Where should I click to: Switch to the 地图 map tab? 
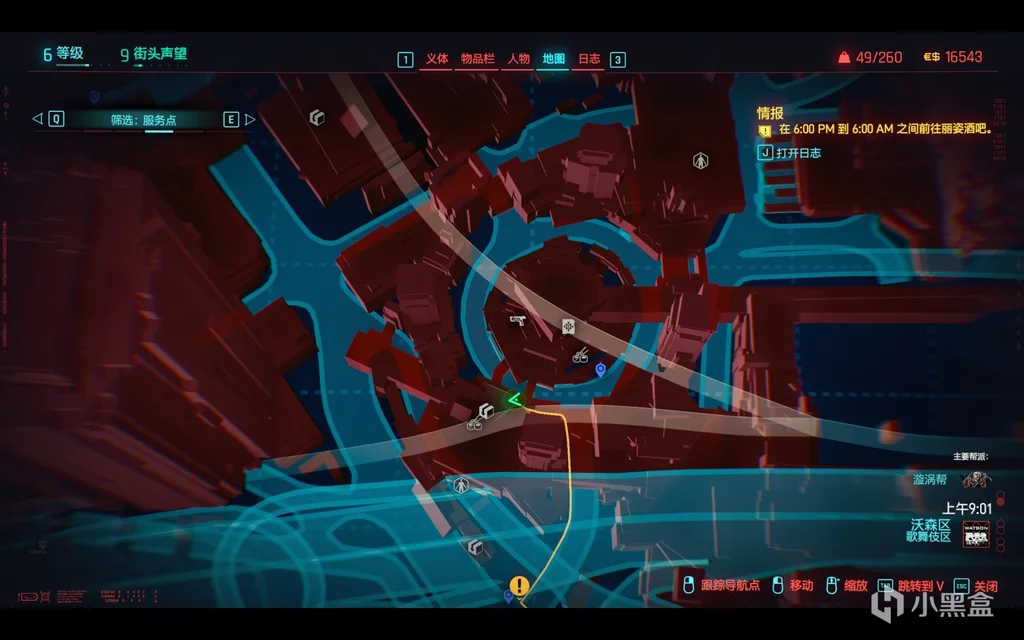pyautogui.click(x=554, y=59)
